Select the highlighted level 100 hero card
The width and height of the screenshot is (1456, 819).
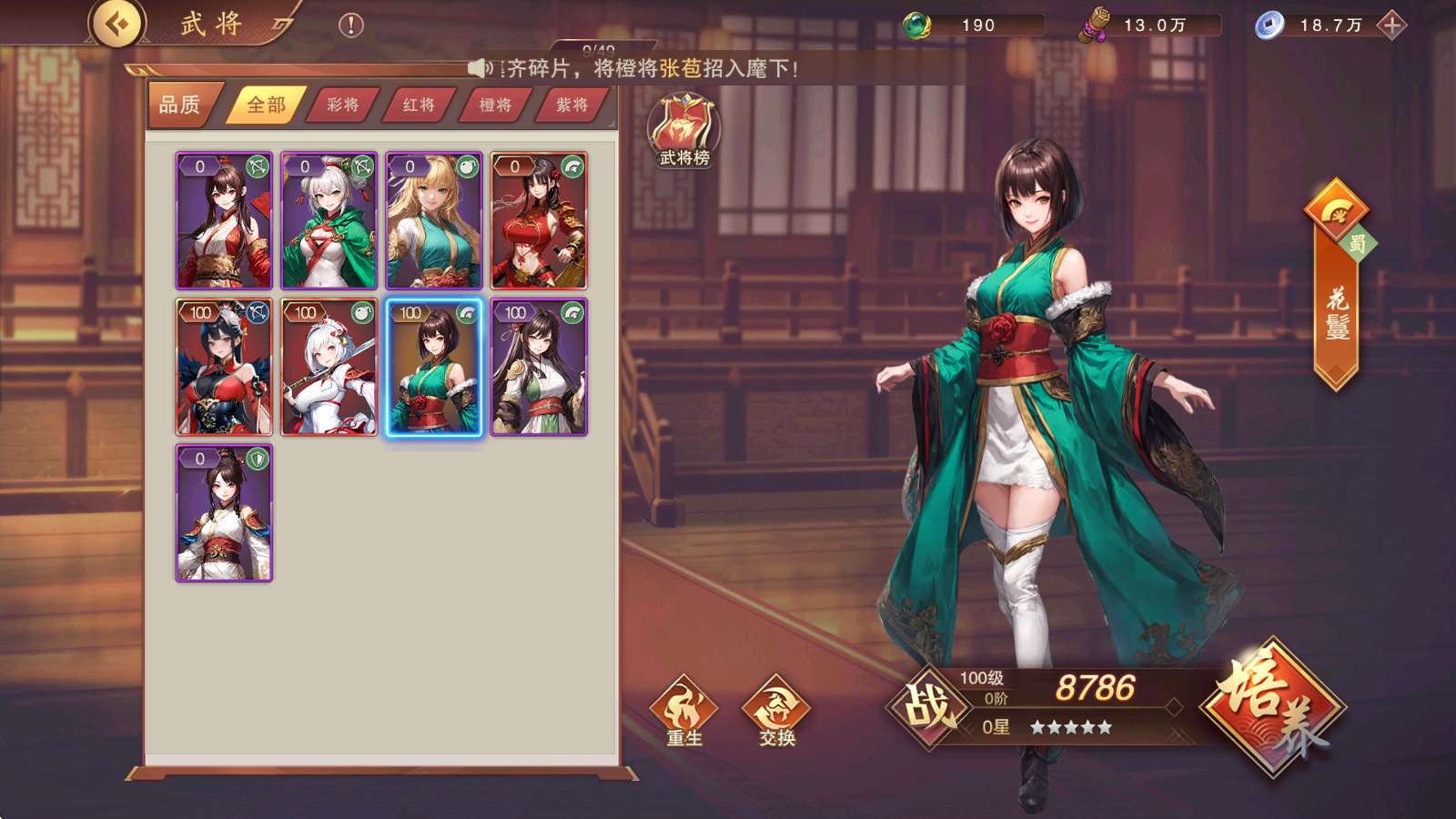(x=435, y=369)
